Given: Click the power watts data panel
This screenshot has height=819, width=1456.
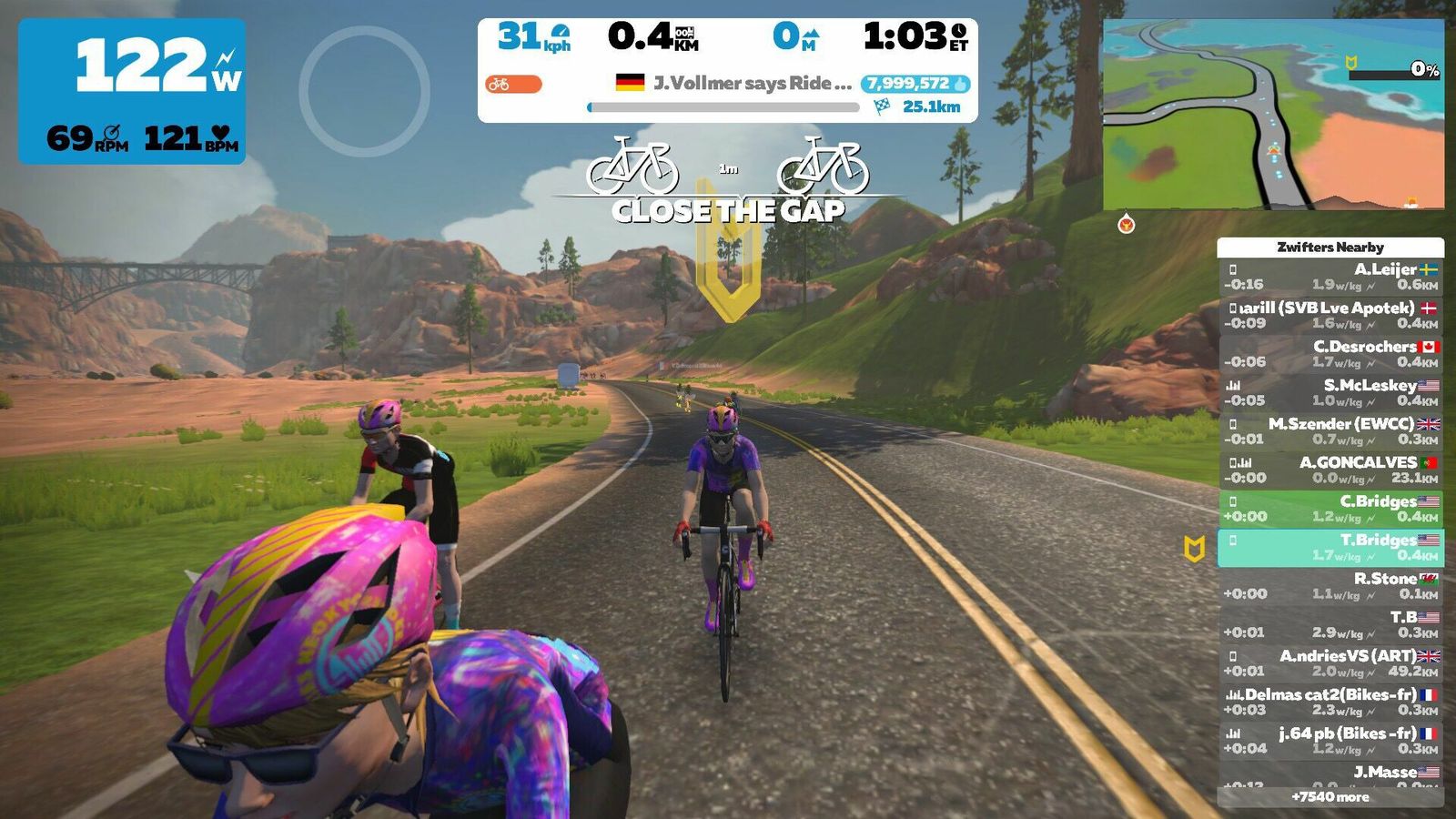Looking at the screenshot, I should click(132, 91).
